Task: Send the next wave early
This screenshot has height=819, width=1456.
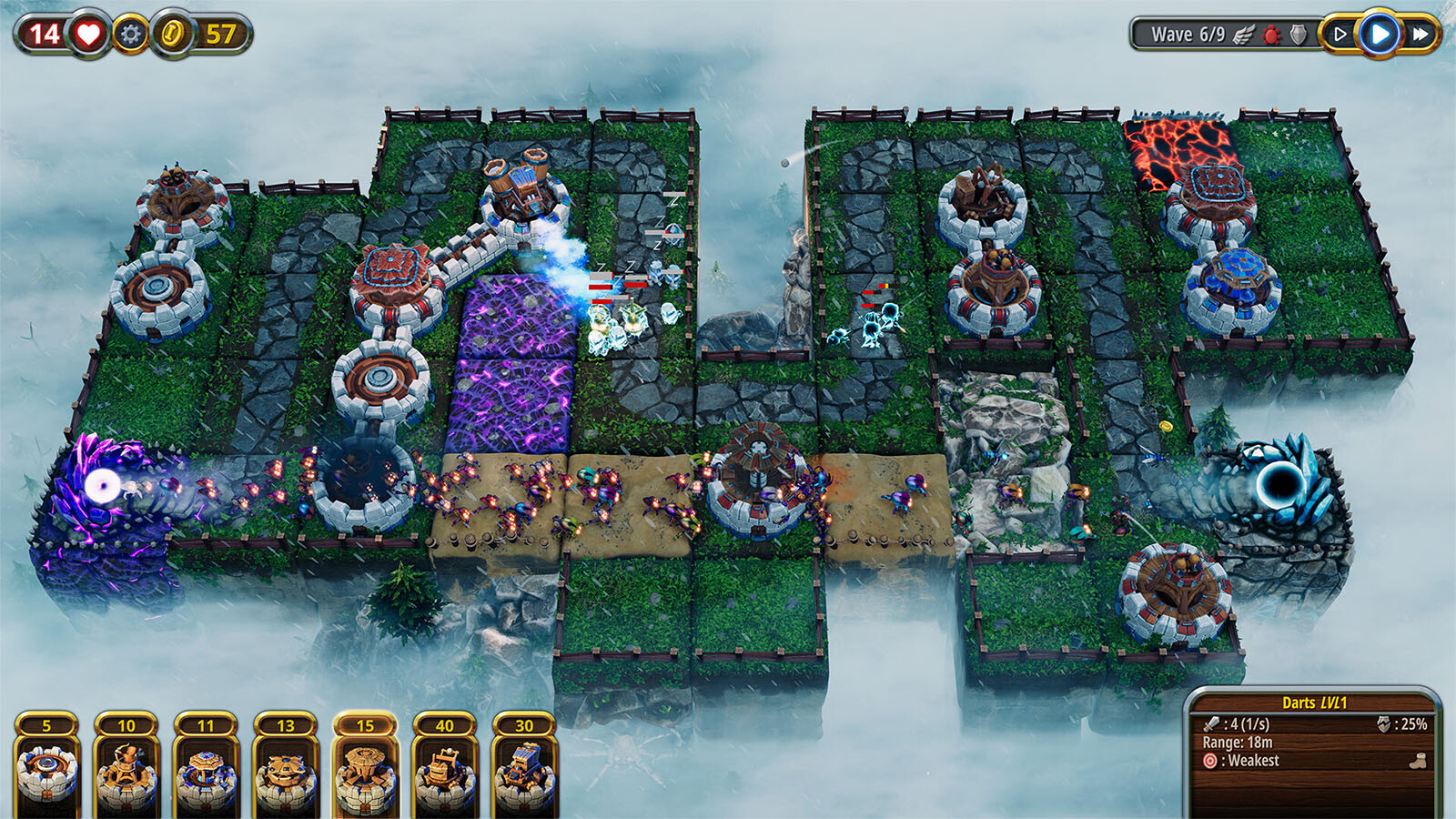Action: point(1340,34)
